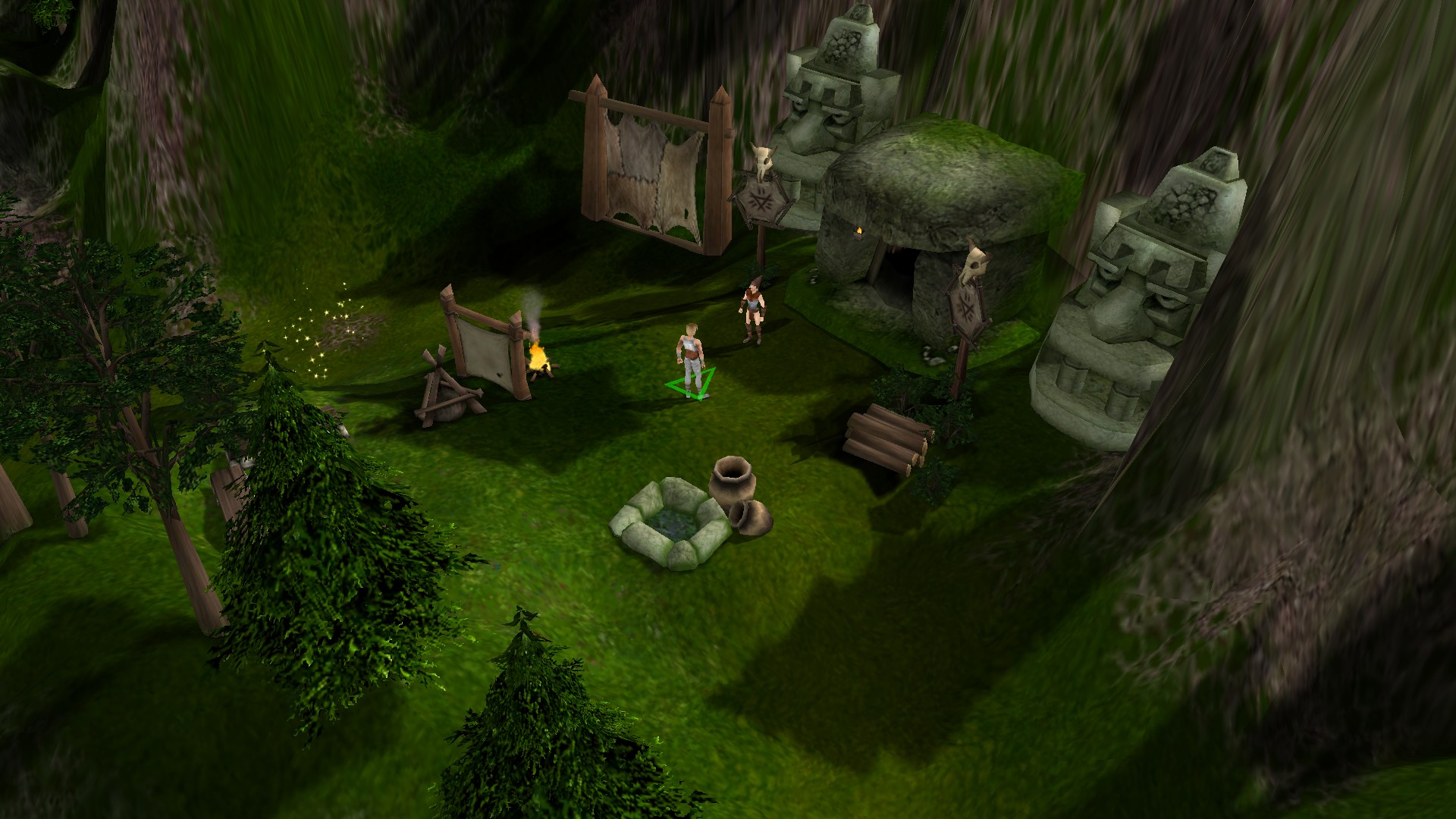Select the character standing on the green triangle marker
Screen dimensions: 1456x819
[x=690, y=356]
